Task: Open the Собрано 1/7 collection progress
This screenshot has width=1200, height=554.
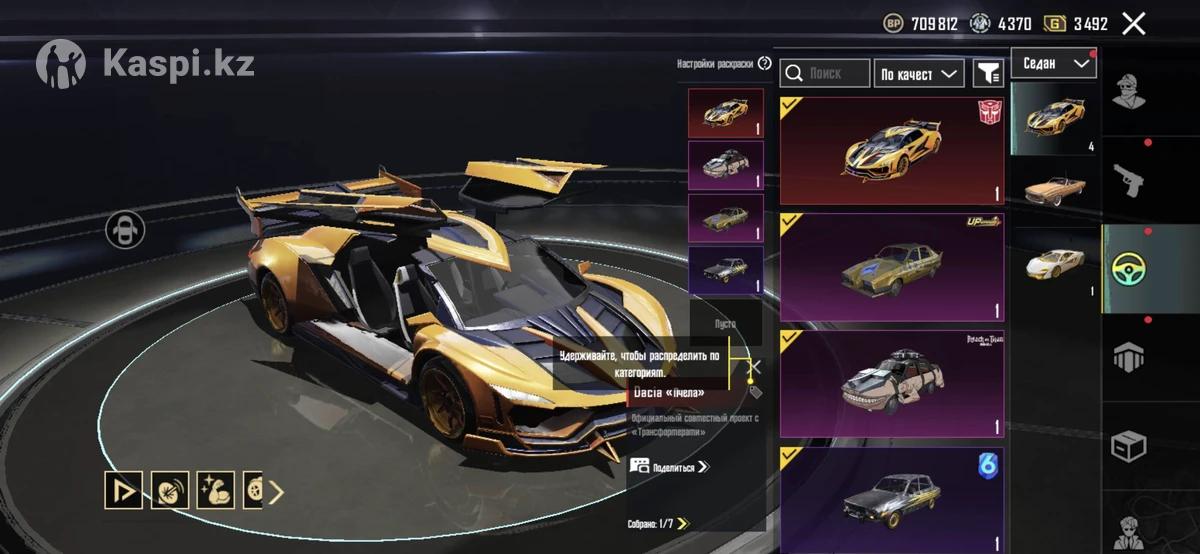Action: tap(660, 523)
